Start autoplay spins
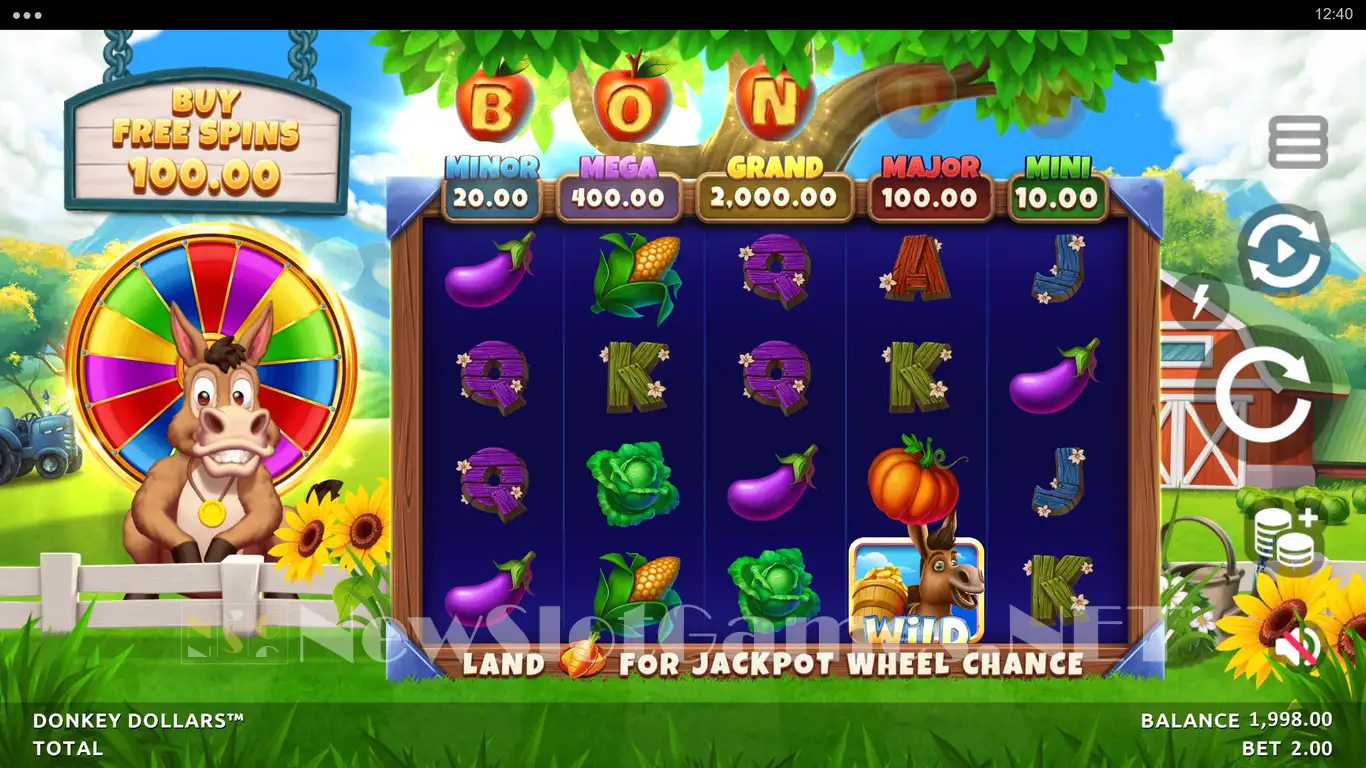Viewport: 1366px width, 768px height. pos(1284,251)
